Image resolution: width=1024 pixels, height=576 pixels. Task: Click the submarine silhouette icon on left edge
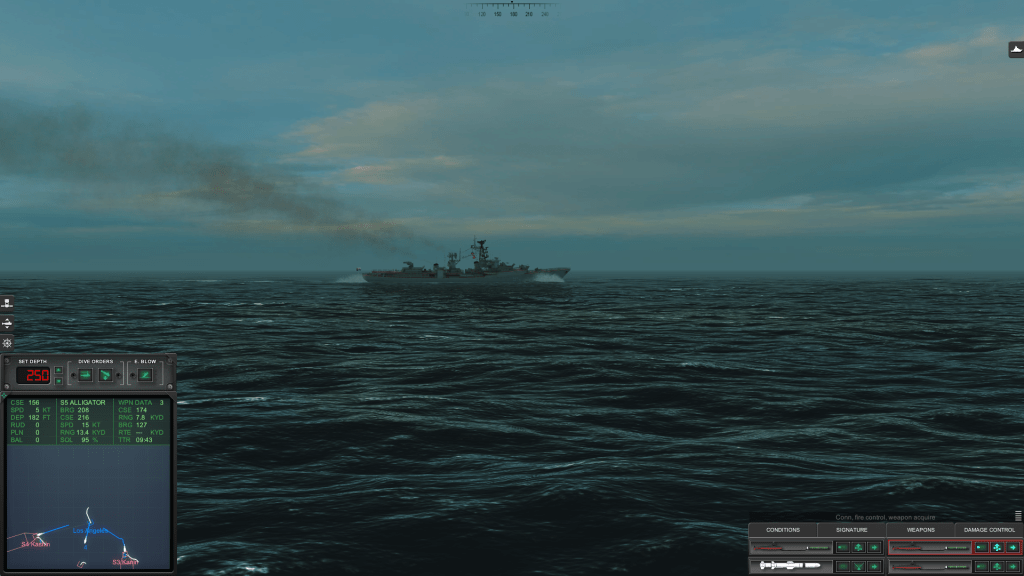pos(7,323)
